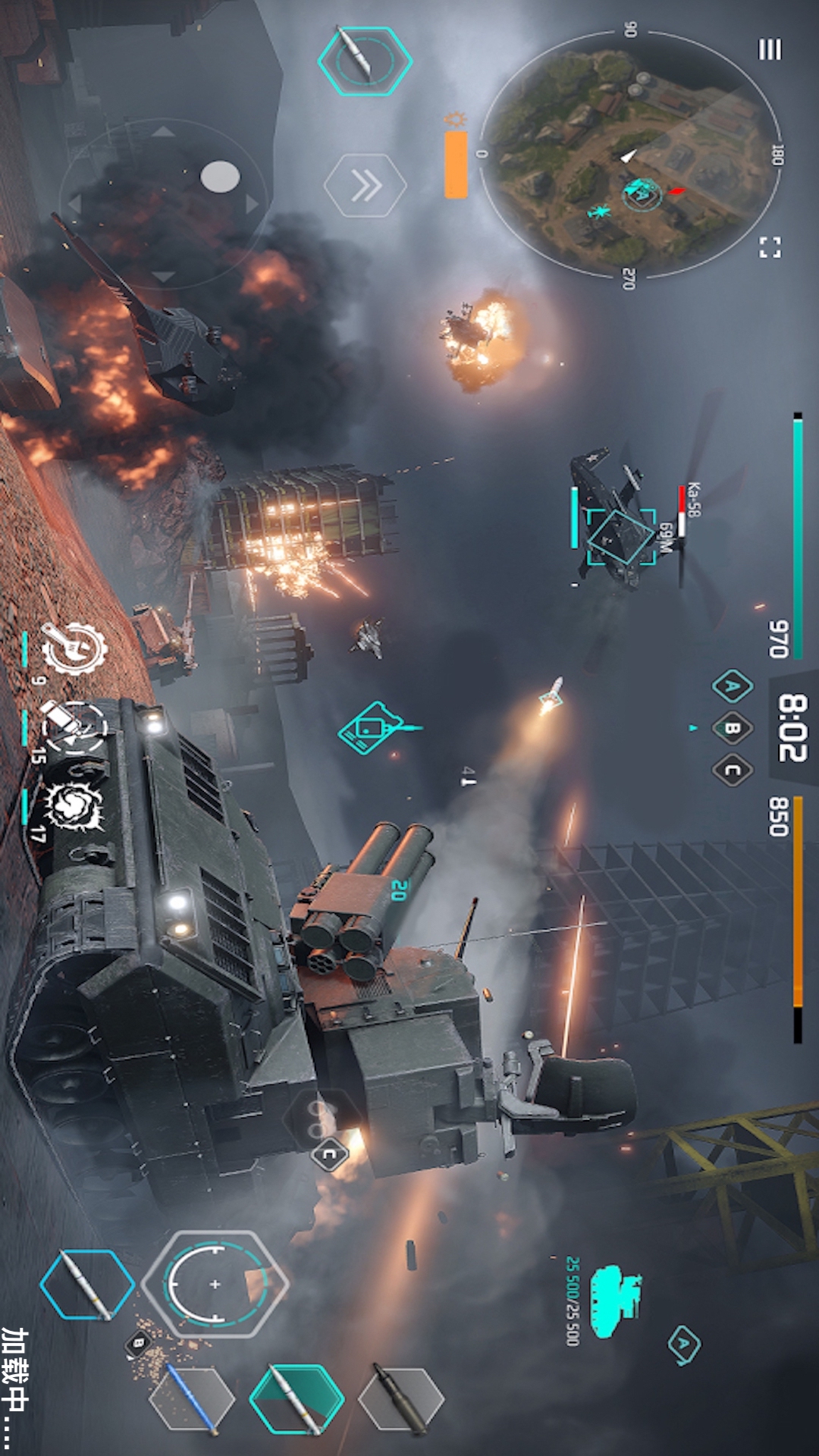This screenshot has width=819, height=1456.
Task: Switch to the cannon shell weapon slot
Action: pos(400,1399)
